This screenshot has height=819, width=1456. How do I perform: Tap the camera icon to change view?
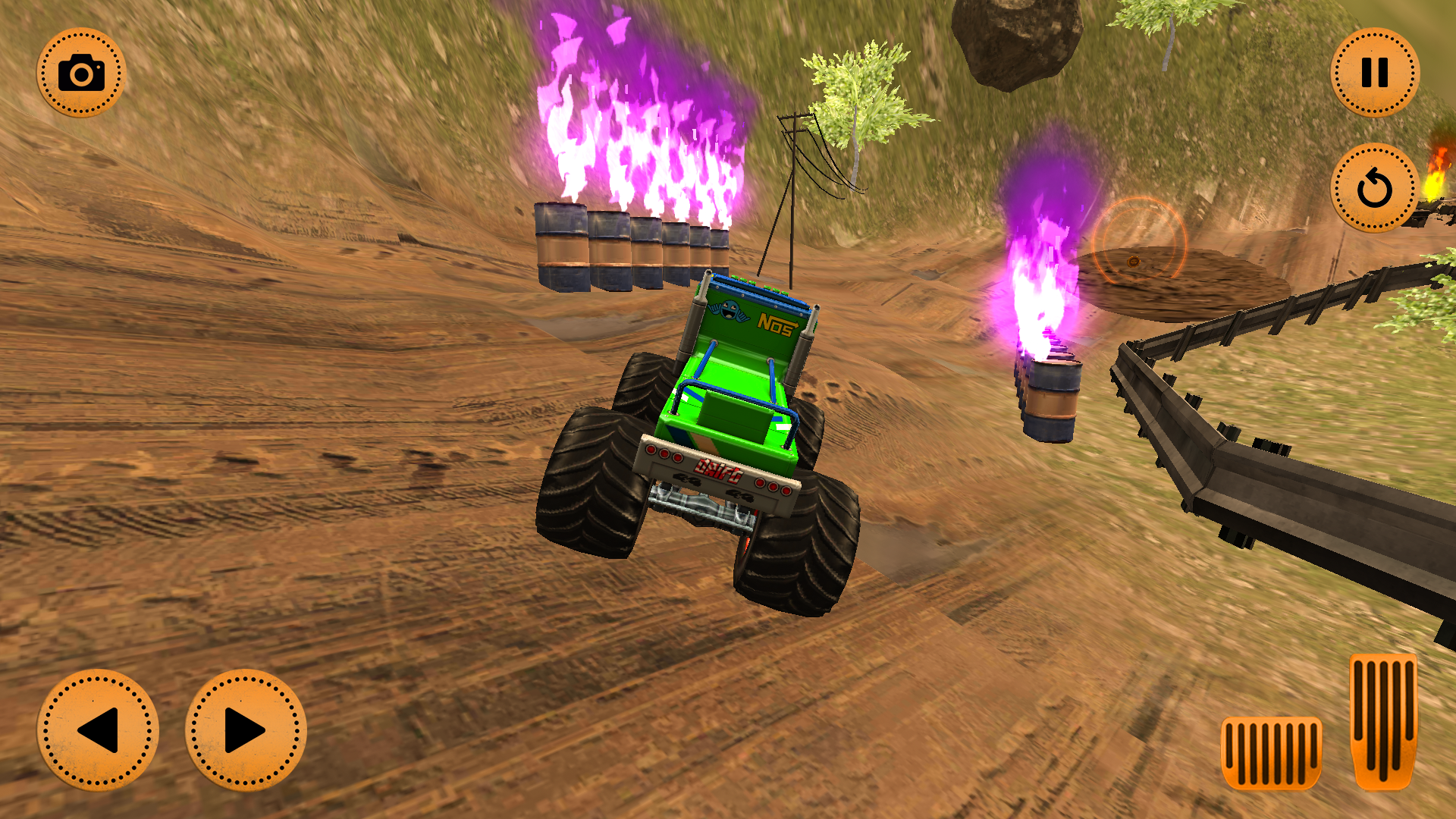pyautogui.click(x=83, y=74)
